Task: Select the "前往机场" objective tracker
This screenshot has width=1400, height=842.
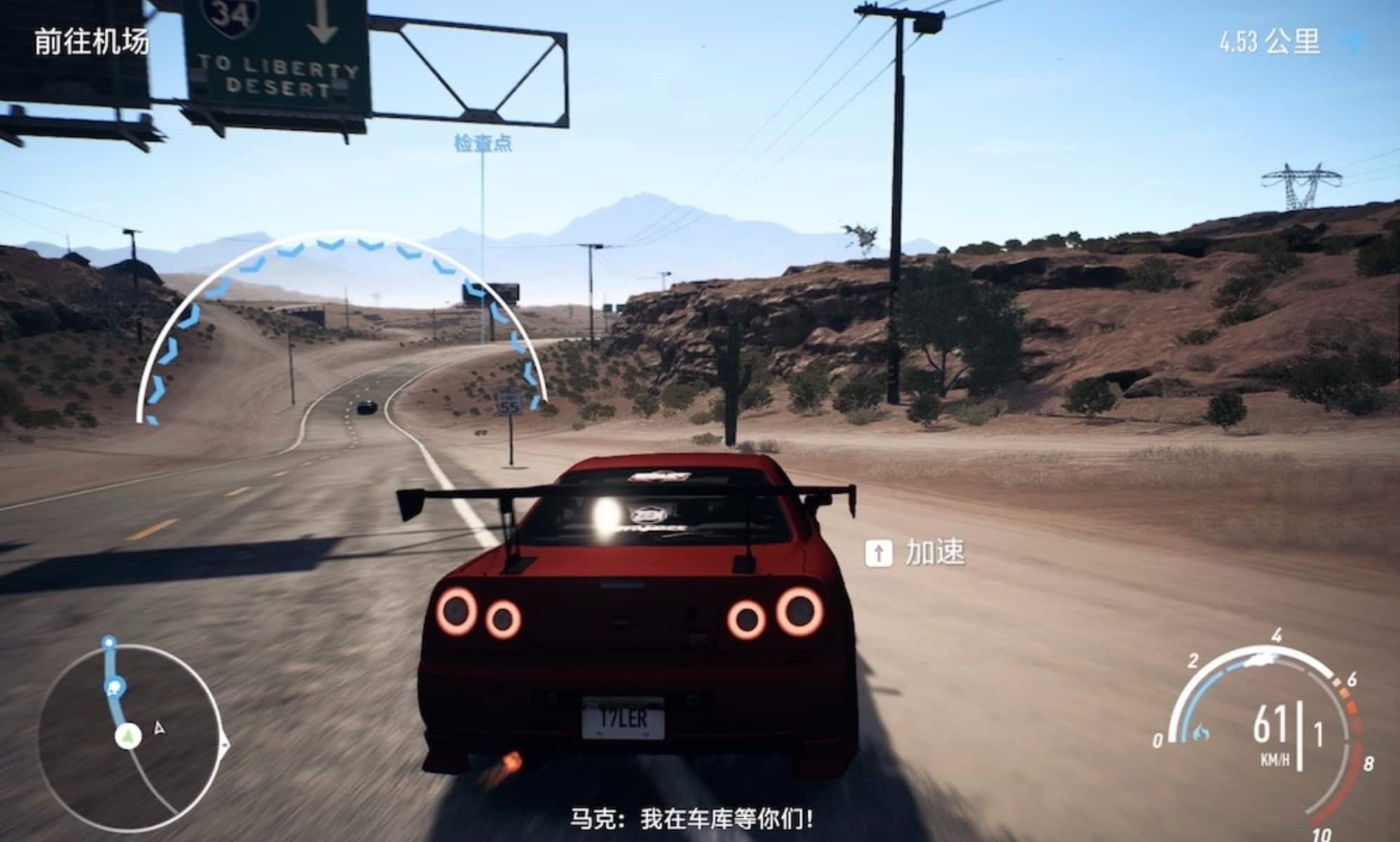Action: click(x=92, y=42)
